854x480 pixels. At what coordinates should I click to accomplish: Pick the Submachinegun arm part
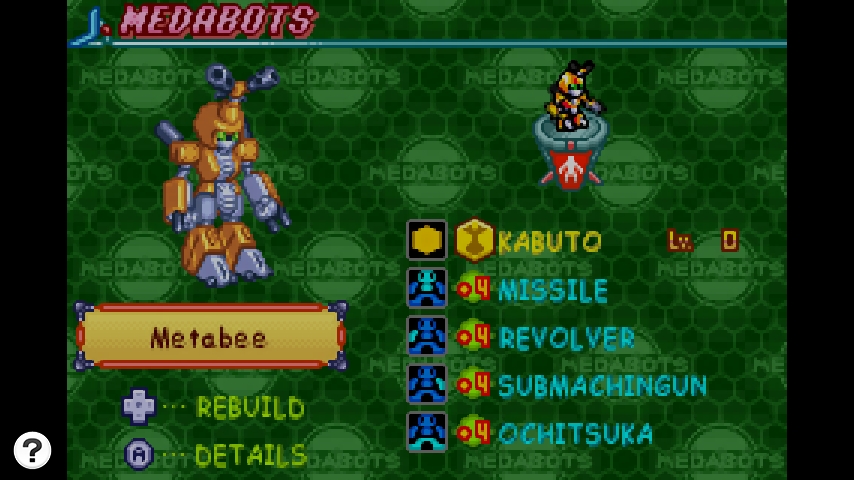(601, 386)
